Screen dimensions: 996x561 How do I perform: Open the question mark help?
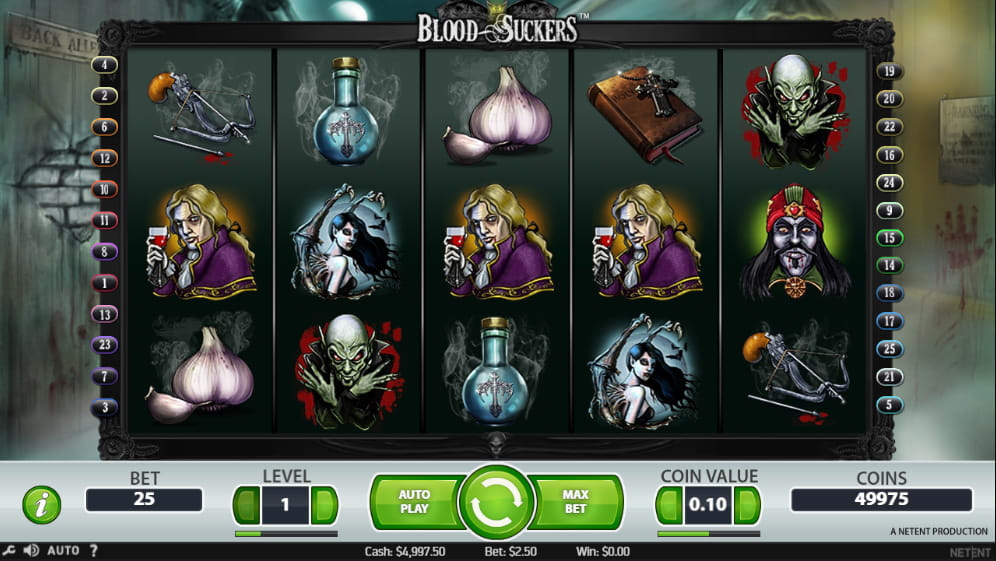(93, 551)
